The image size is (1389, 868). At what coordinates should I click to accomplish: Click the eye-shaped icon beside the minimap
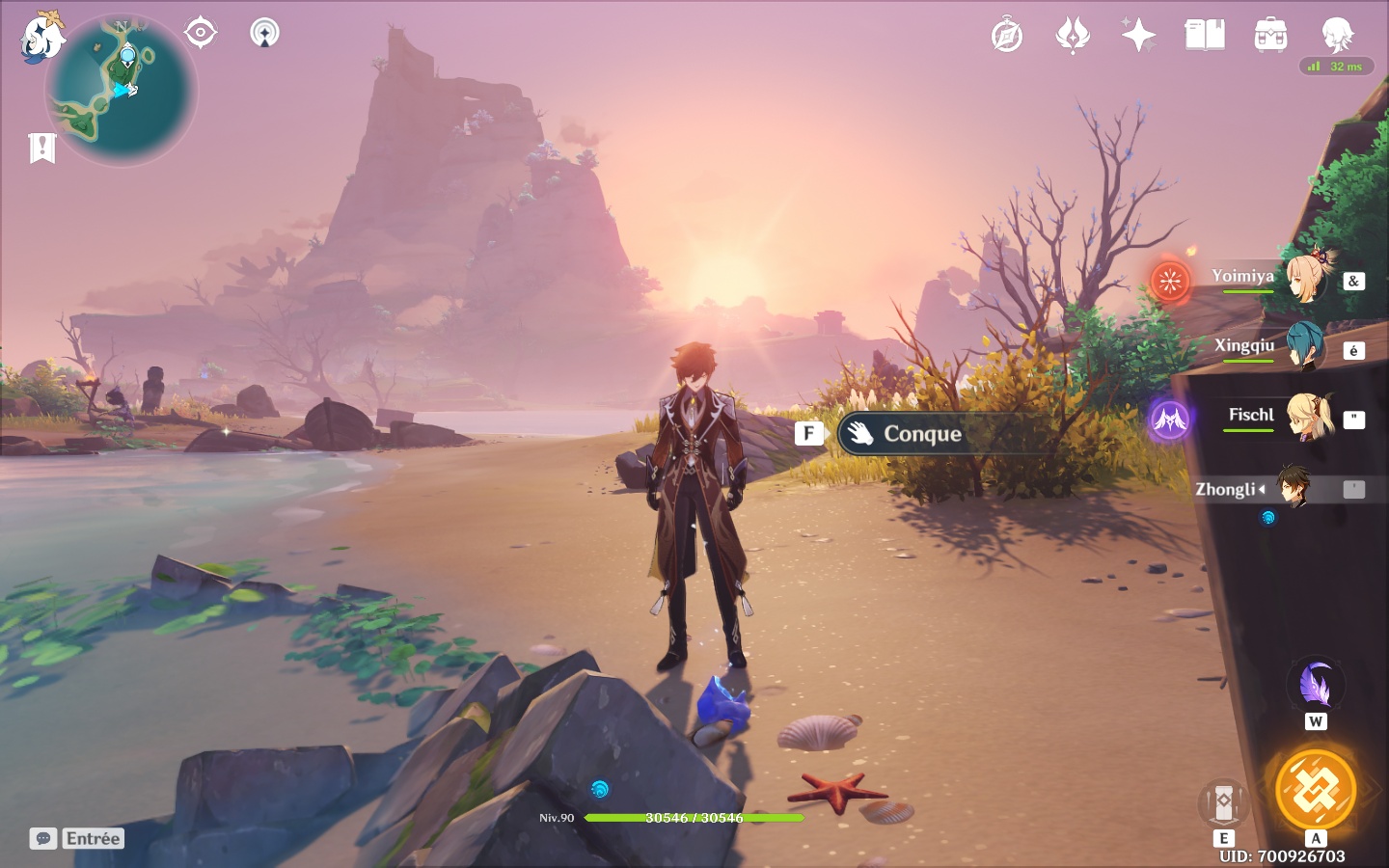[x=200, y=32]
